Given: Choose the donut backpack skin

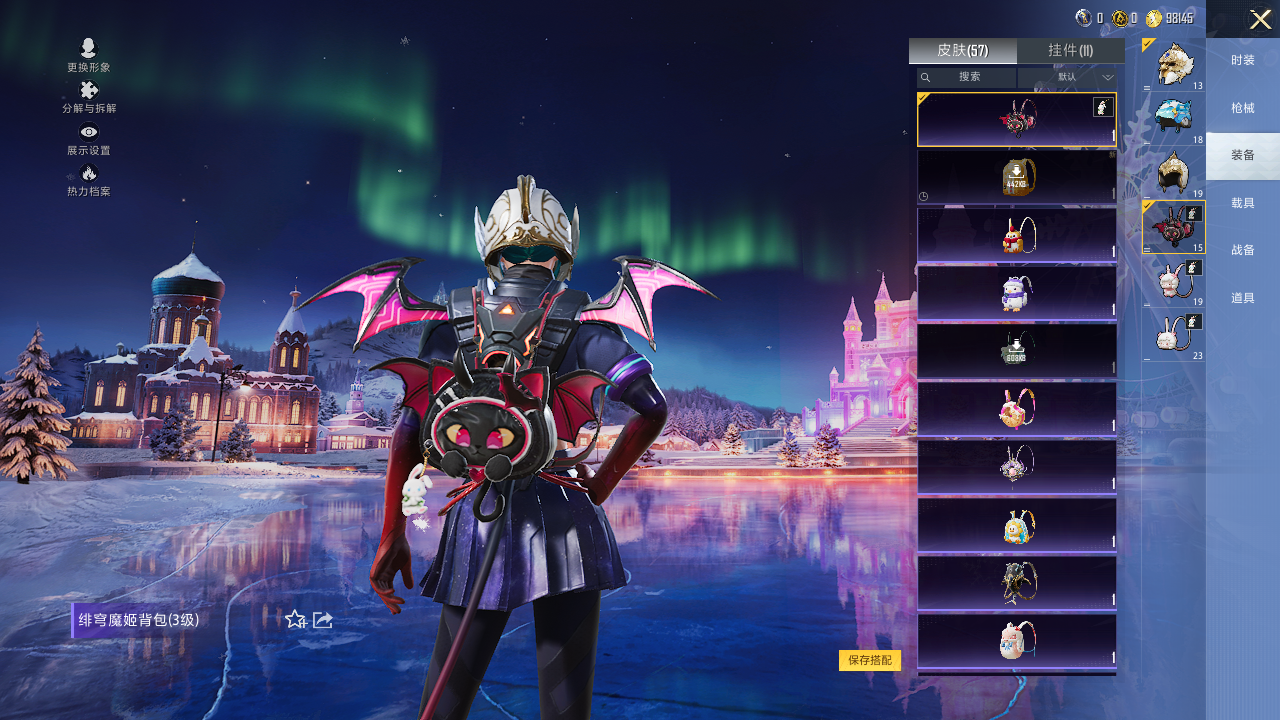Looking at the screenshot, I should 1016,409.
